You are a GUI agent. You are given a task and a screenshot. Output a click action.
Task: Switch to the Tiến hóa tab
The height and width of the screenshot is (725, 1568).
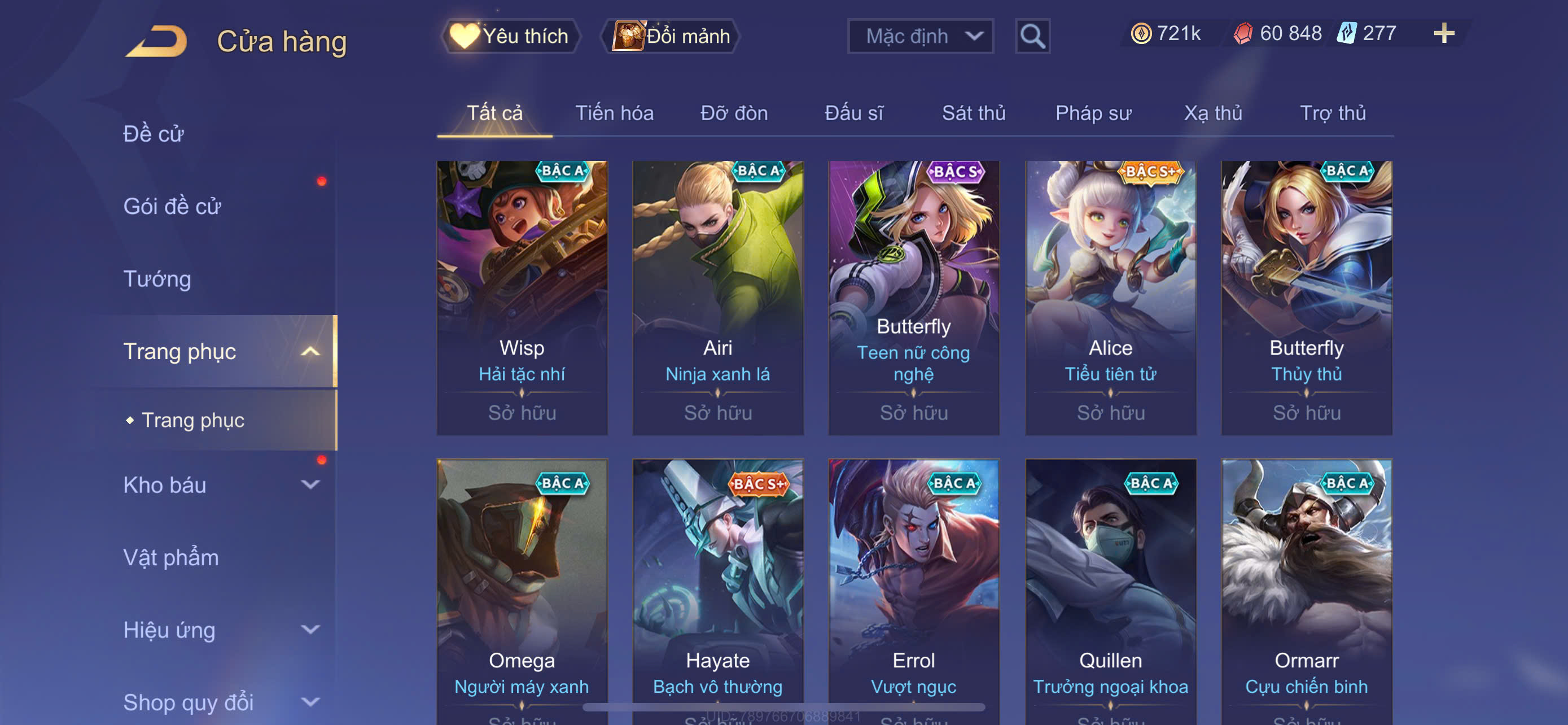[x=614, y=113]
